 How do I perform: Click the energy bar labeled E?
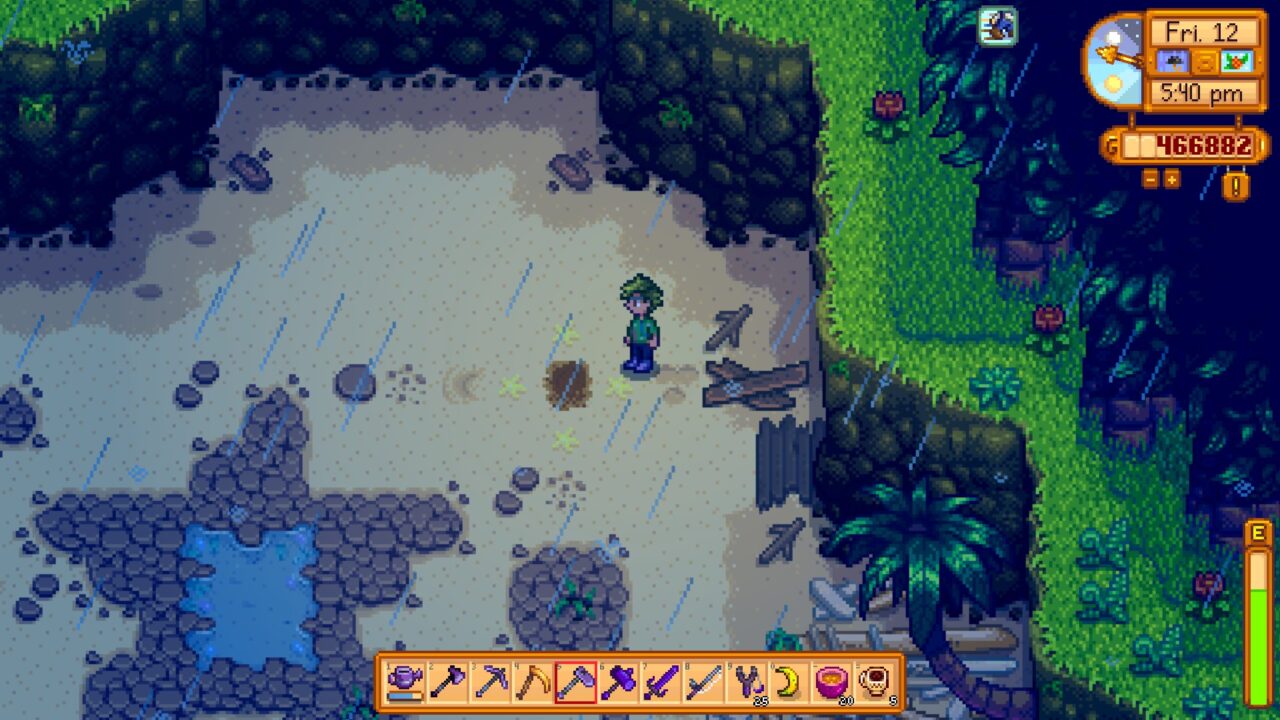tap(1257, 600)
